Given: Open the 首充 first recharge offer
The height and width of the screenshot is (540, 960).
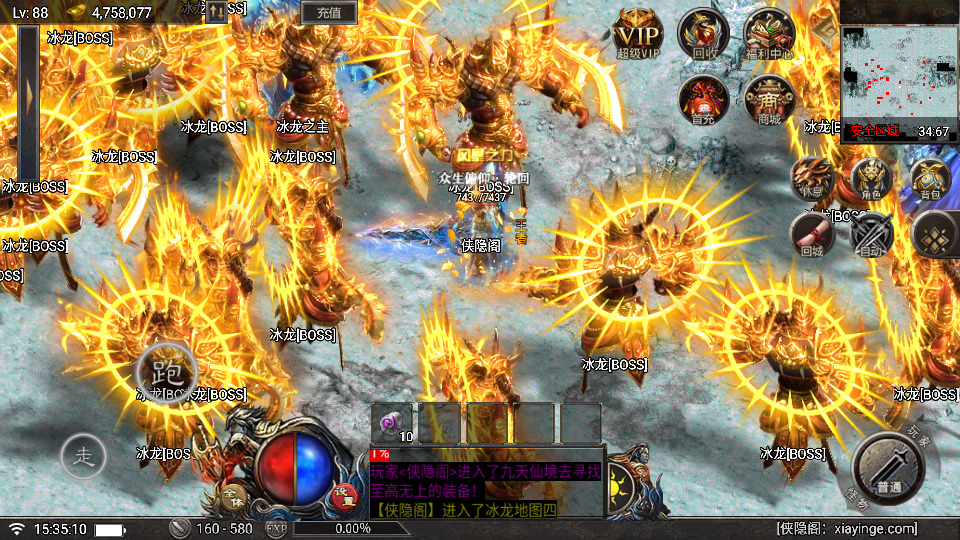Looking at the screenshot, I should 703,98.
